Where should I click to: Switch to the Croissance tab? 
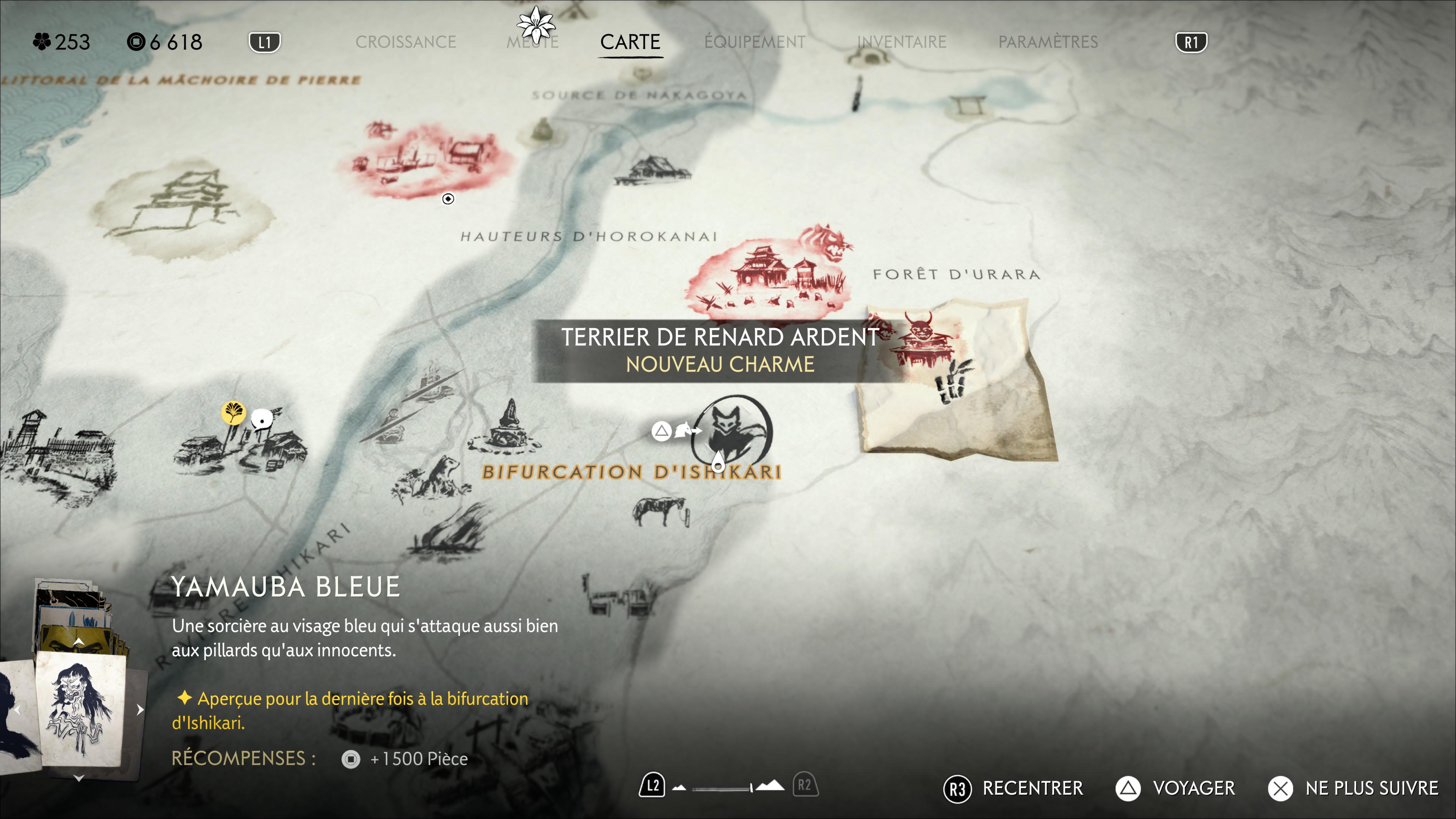pyautogui.click(x=405, y=42)
